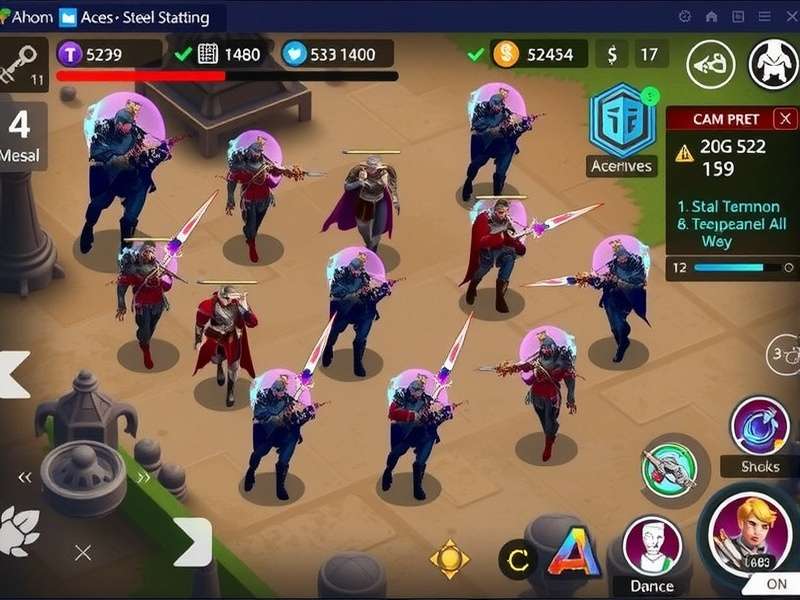
Task: Open the white character silhouette button
Action: point(775,64)
